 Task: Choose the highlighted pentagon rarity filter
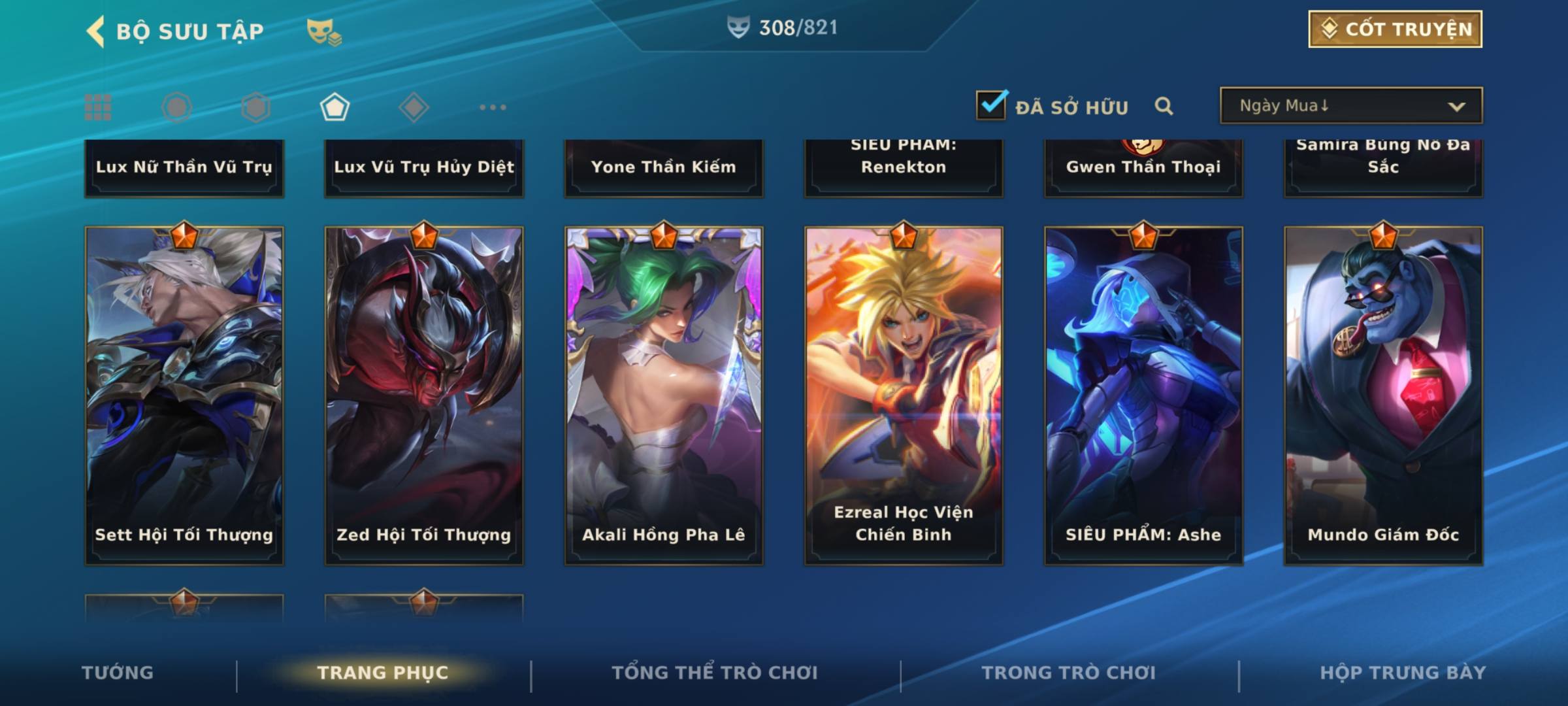[335, 107]
